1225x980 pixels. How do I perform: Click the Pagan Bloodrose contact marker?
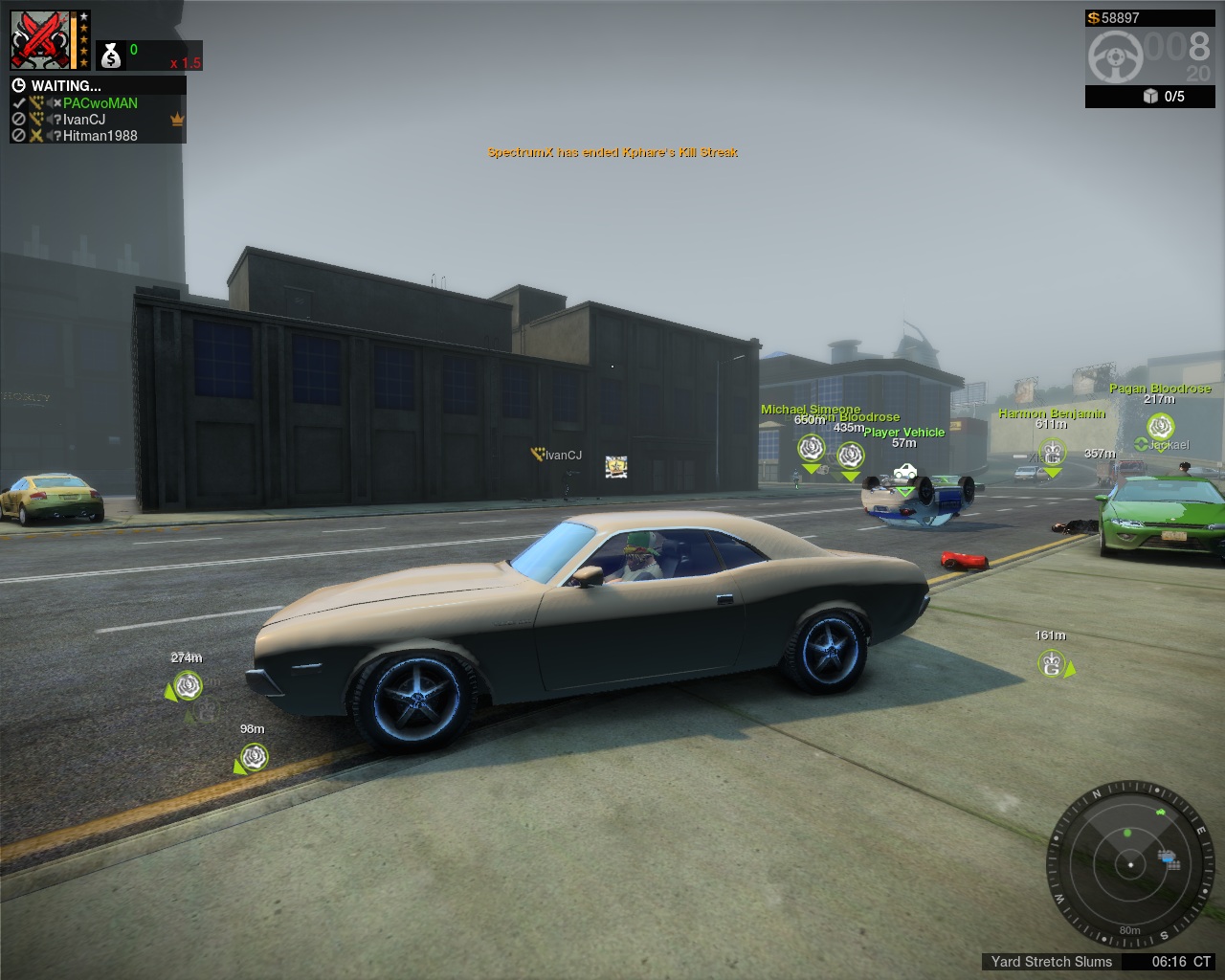tap(1161, 426)
